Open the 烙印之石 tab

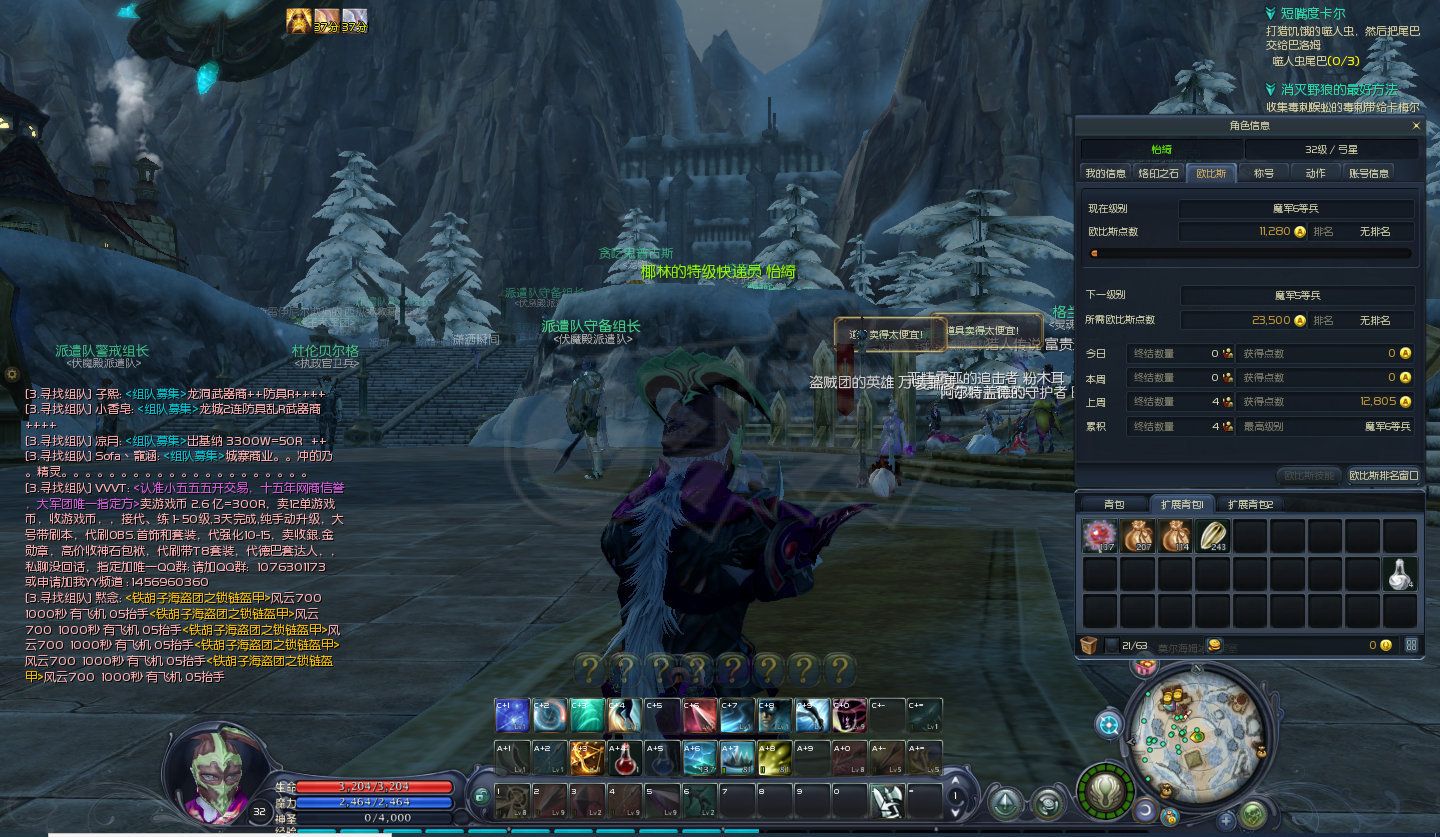coord(1158,173)
